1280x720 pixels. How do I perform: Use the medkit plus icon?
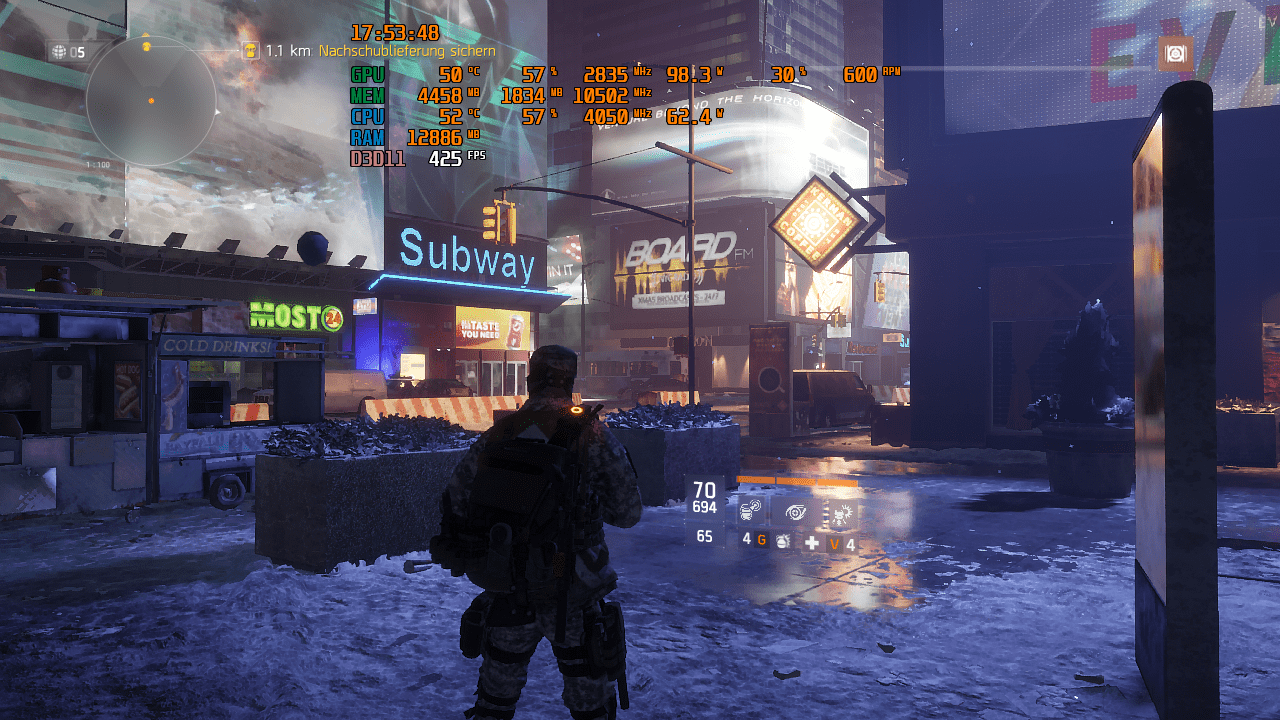coord(812,543)
